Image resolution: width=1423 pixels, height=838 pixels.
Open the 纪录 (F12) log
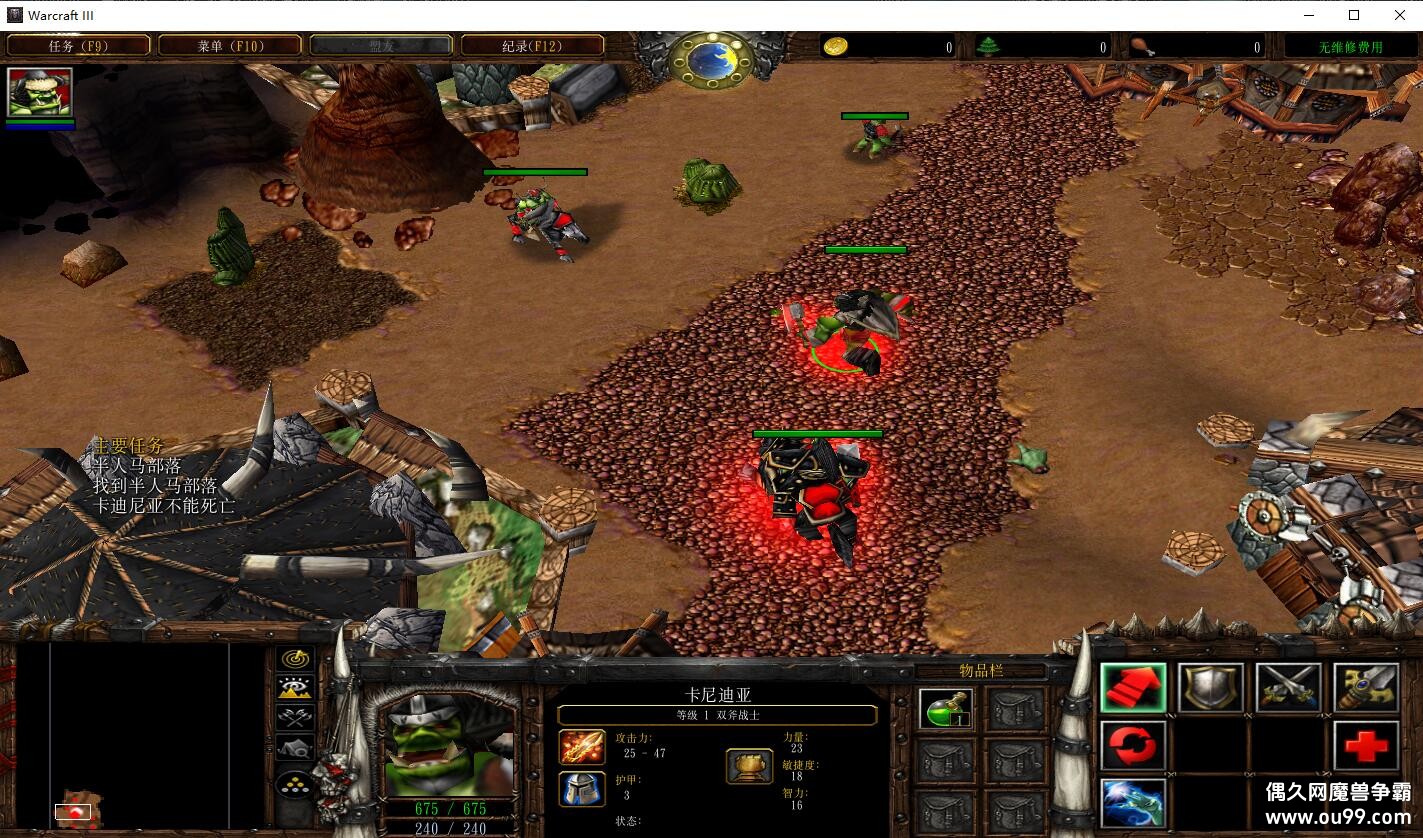coord(532,46)
